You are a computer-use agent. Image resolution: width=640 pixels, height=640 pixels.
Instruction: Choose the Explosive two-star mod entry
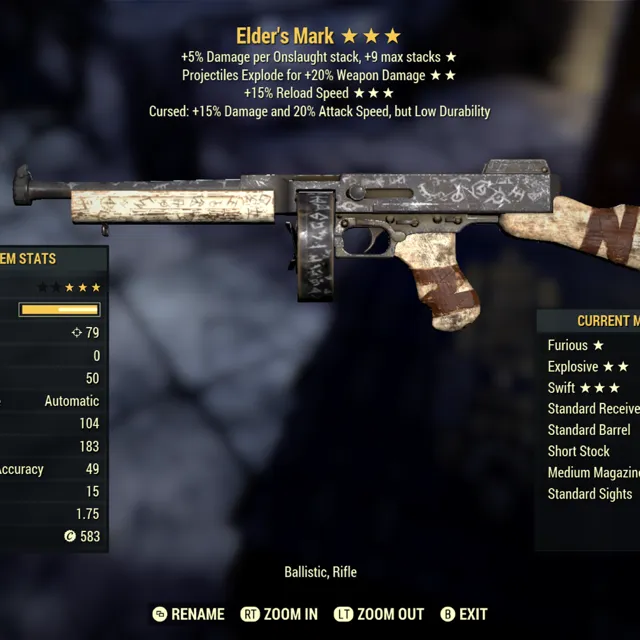point(588,367)
